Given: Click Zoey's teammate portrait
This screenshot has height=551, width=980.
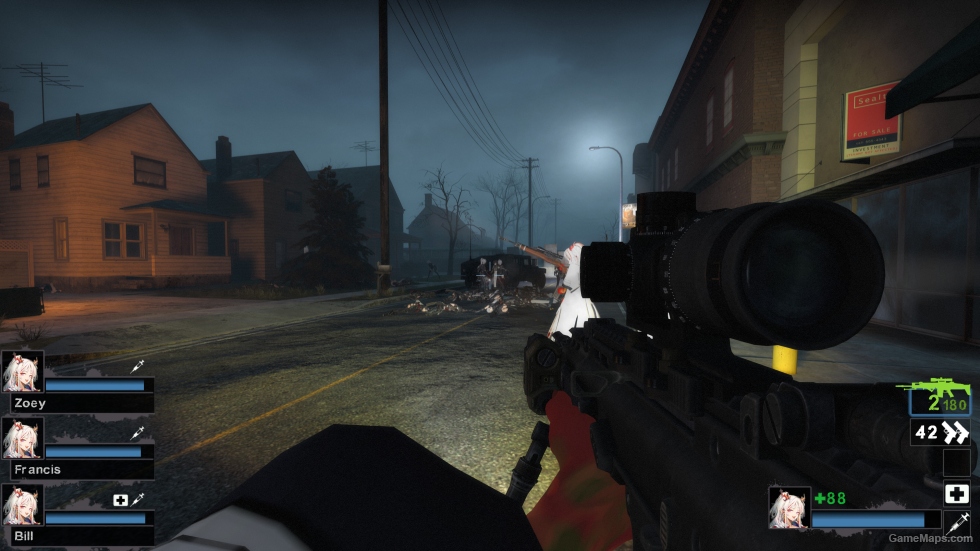Looking at the screenshot, I should click(x=22, y=371).
